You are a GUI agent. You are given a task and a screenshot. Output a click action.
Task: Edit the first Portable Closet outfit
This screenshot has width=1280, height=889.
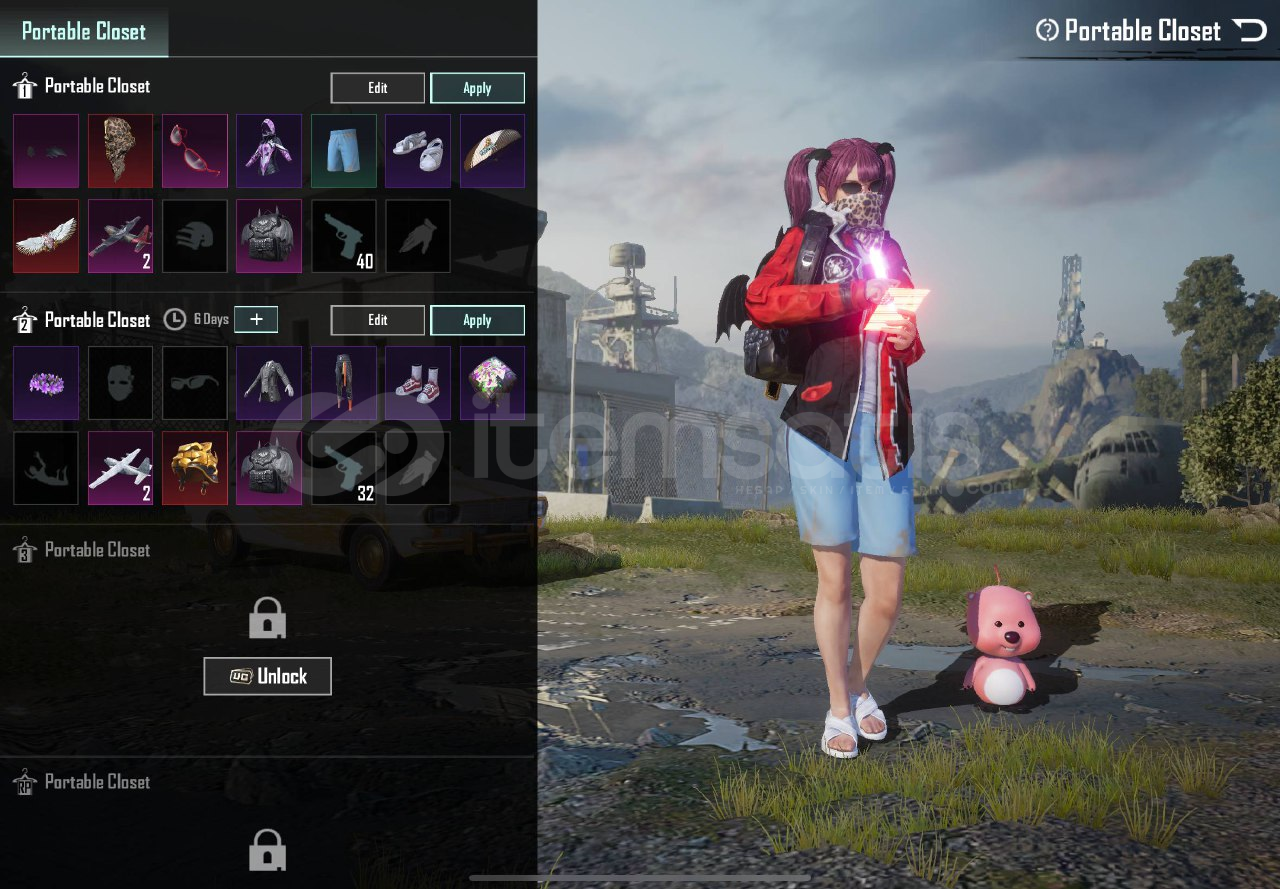click(377, 88)
